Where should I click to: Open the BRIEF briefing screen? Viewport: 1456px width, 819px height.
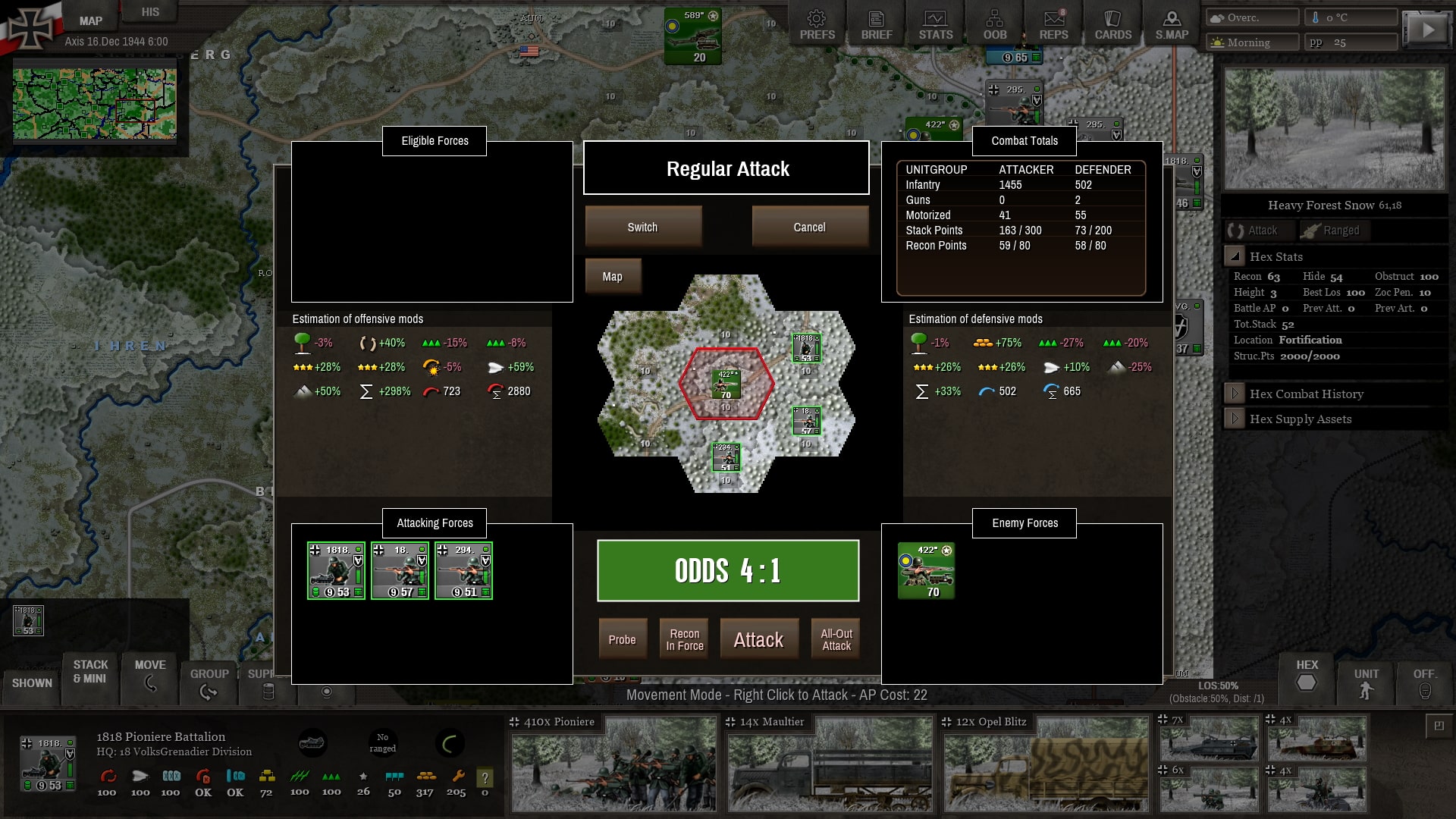coord(876,25)
